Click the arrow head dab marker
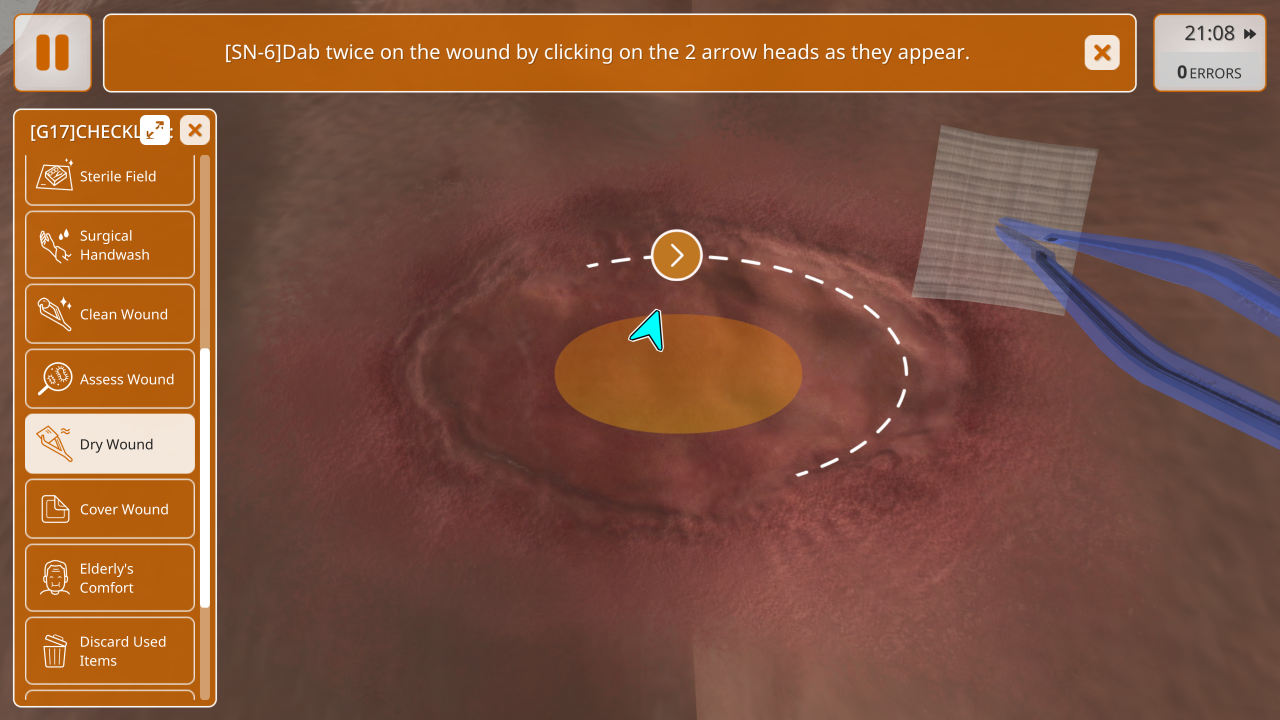 [x=677, y=255]
